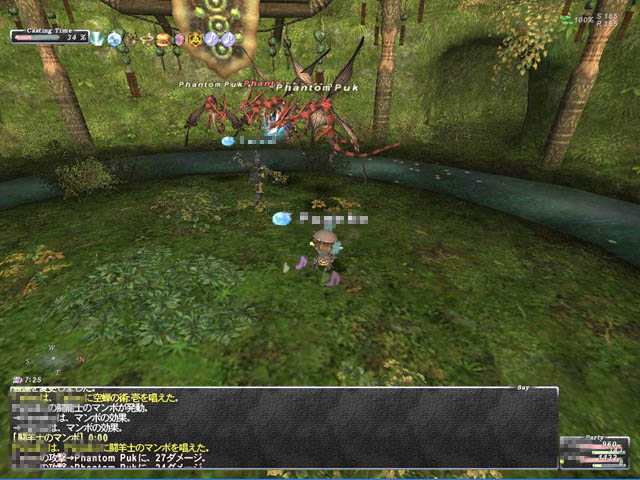Click the pink gem status icon
The image size is (640, 480).
(179, 39)
